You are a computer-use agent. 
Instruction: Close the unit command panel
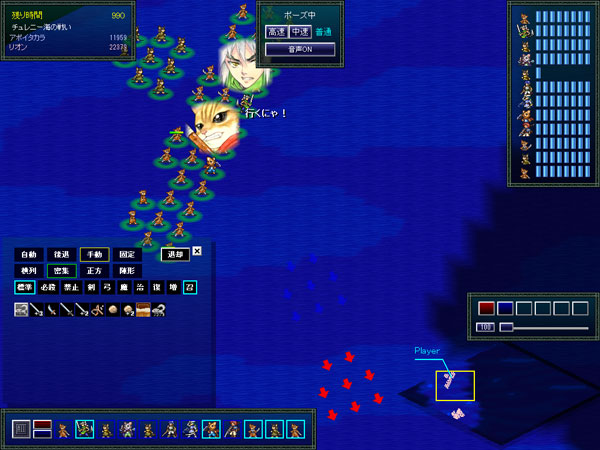[197, 251]
